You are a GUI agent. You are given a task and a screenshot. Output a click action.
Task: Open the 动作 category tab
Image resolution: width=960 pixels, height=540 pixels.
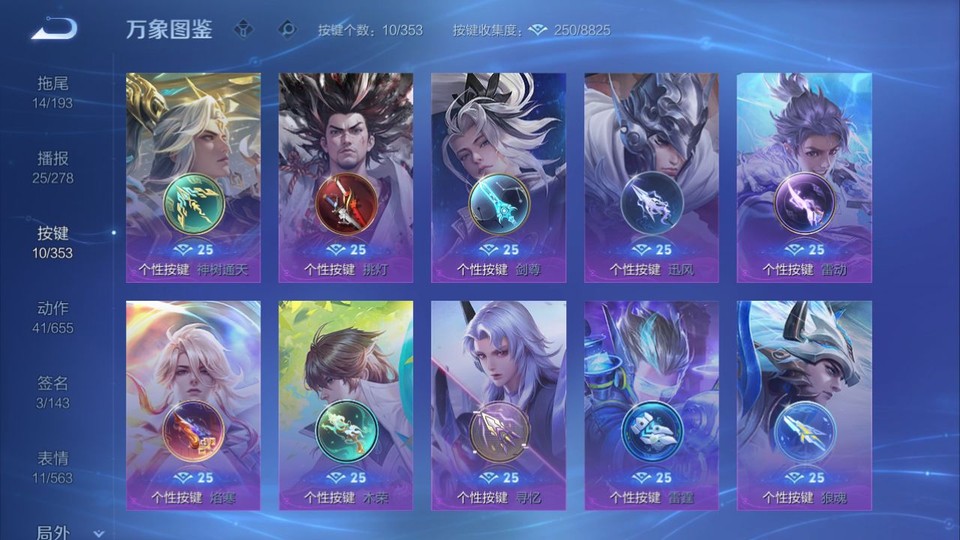click(x=53, y=316)
